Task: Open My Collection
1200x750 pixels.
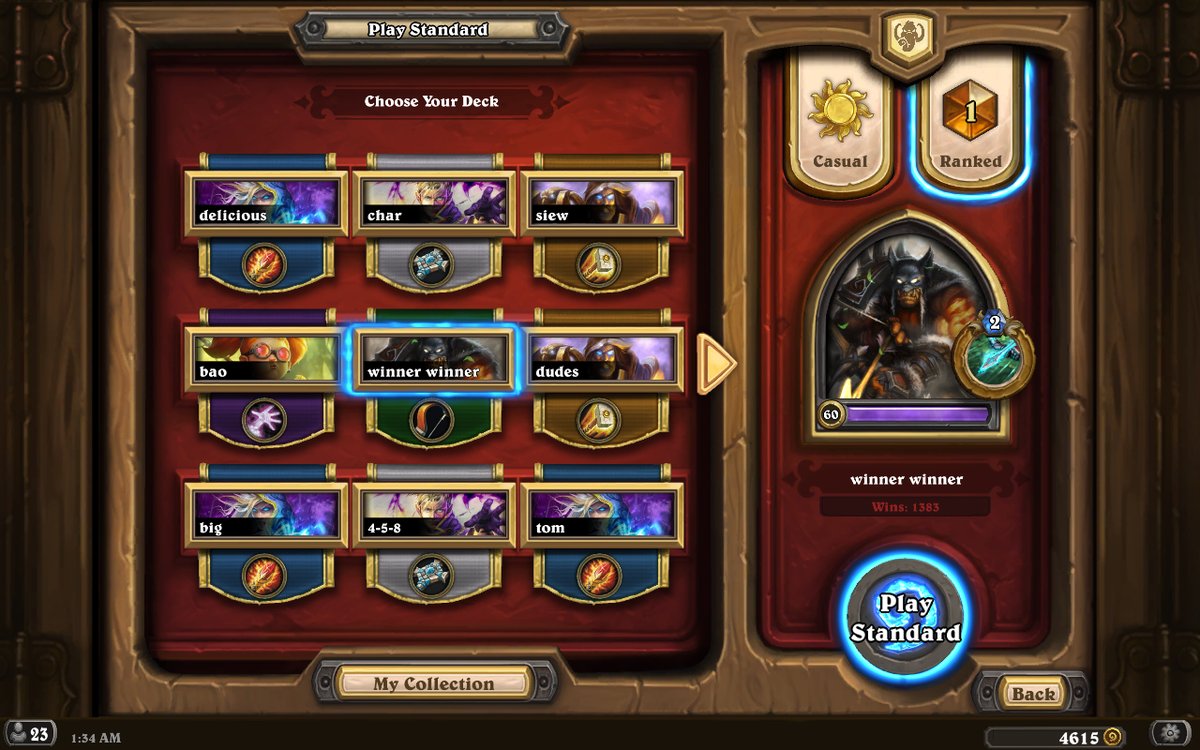Action: tap(434, 684)
